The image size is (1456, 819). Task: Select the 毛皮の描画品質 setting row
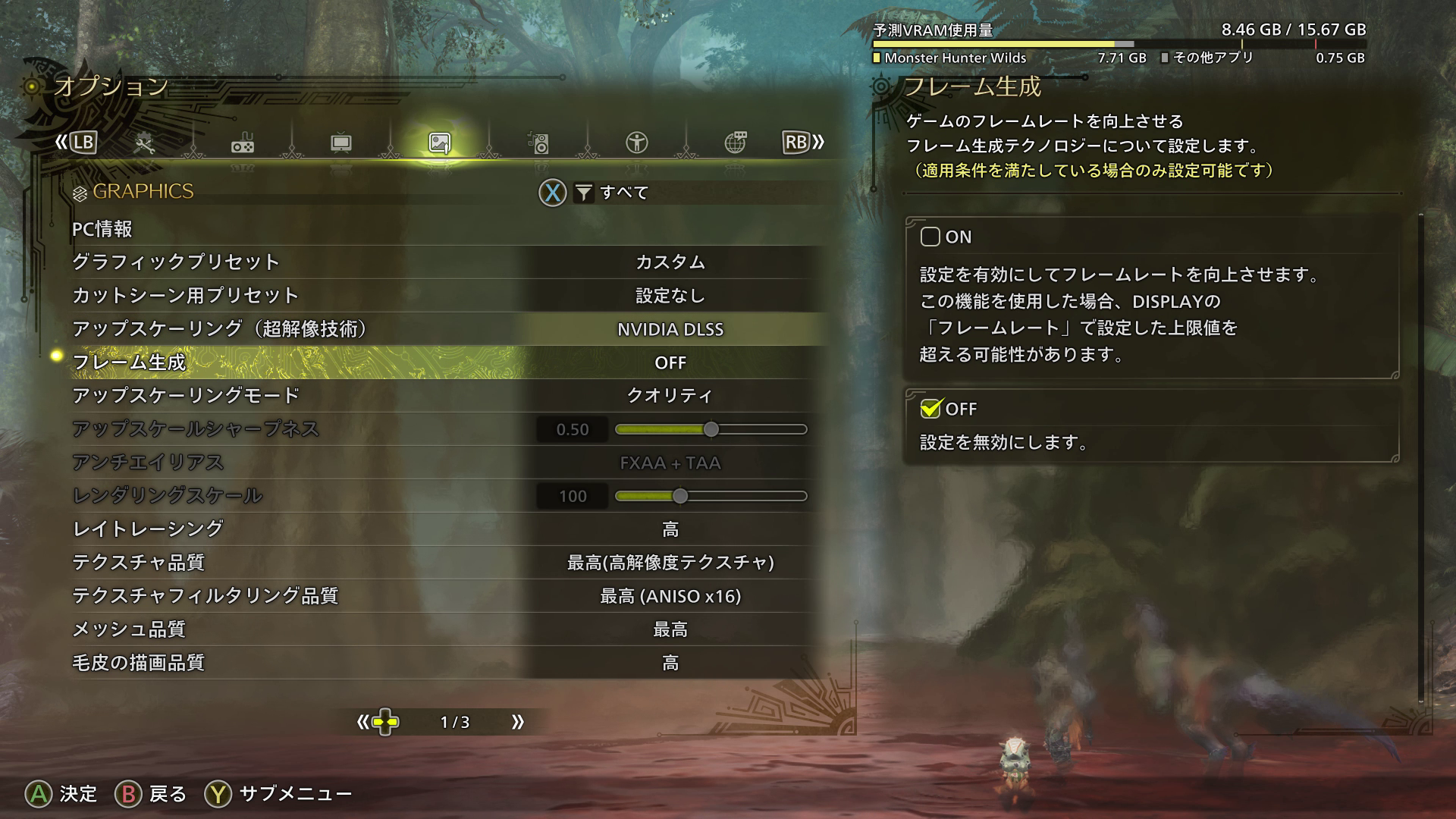tap(447, 663)
